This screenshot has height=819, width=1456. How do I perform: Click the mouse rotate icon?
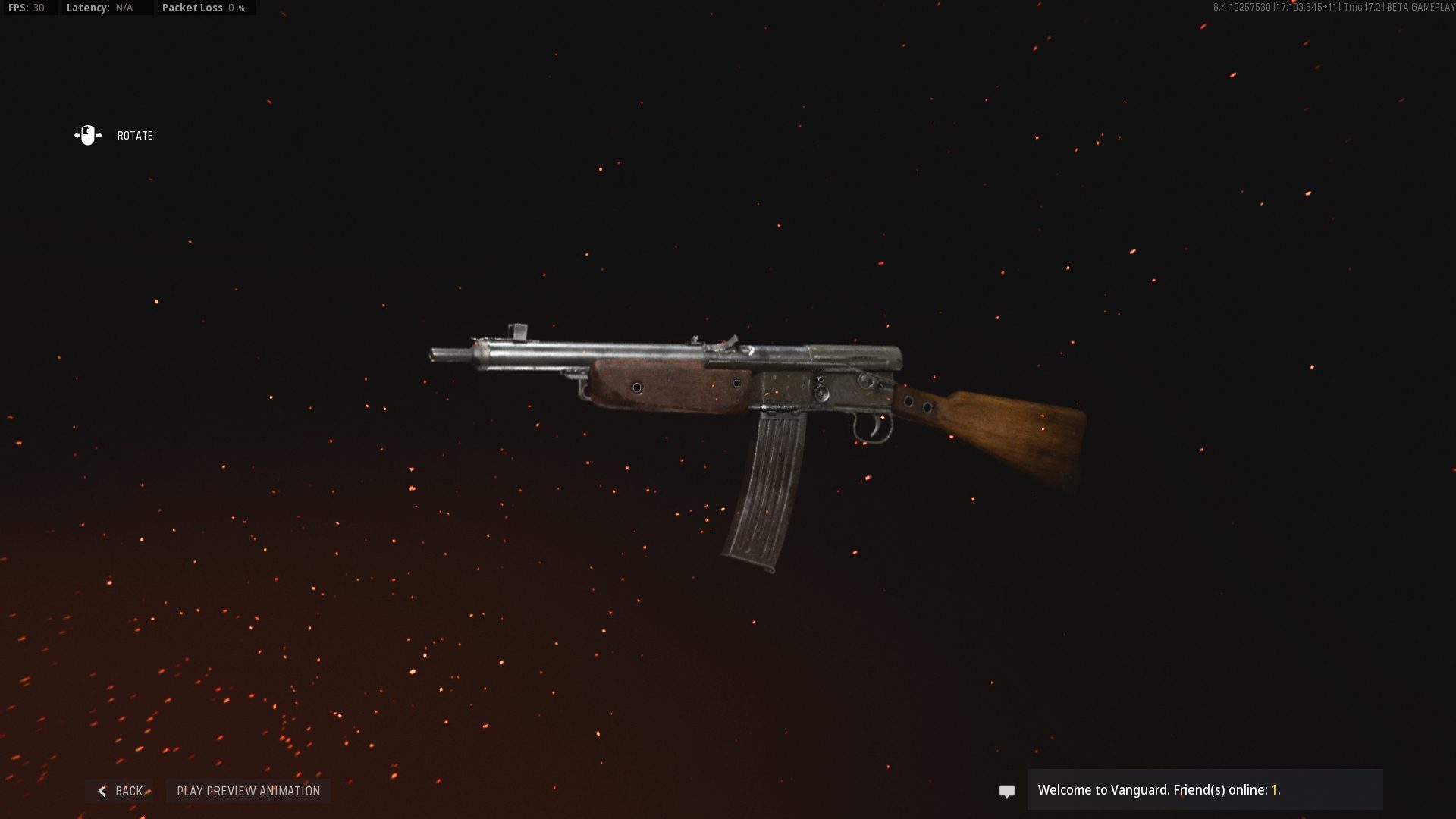click(87, 135)
